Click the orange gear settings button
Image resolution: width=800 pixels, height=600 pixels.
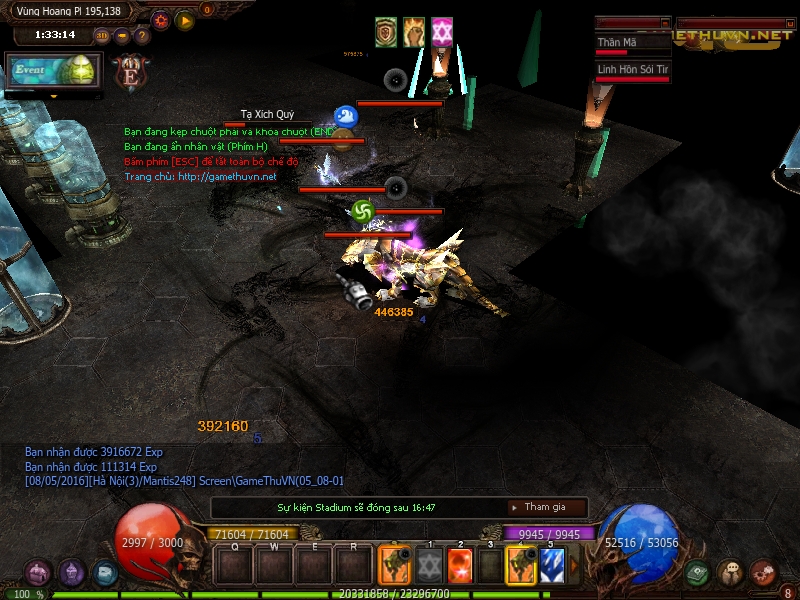pyautogui.click(x=160, y=19)
